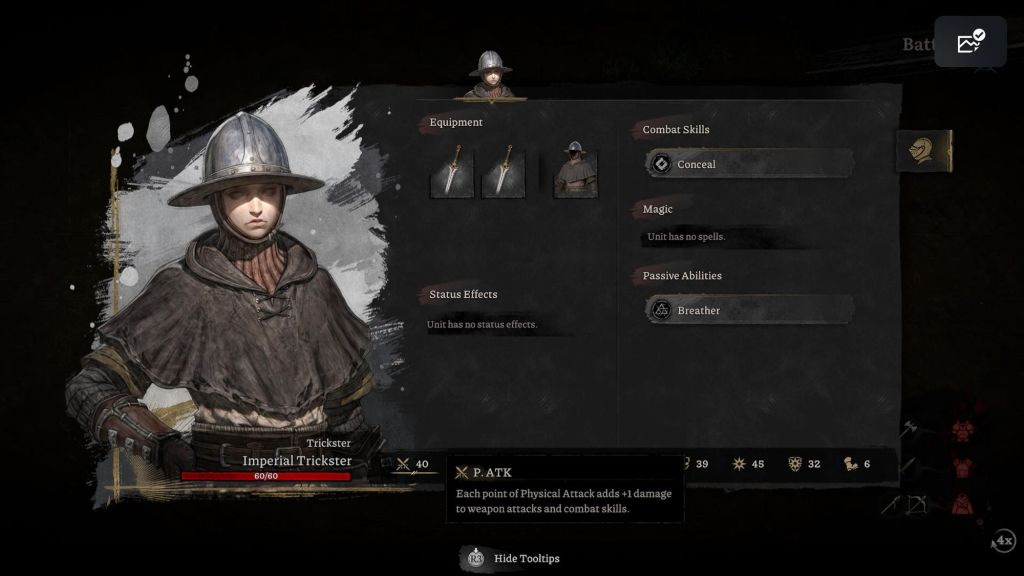Inspect the hooded armor equipment slot
Viewport: 1024px width, 576px height.
click(x=575, y=170)
